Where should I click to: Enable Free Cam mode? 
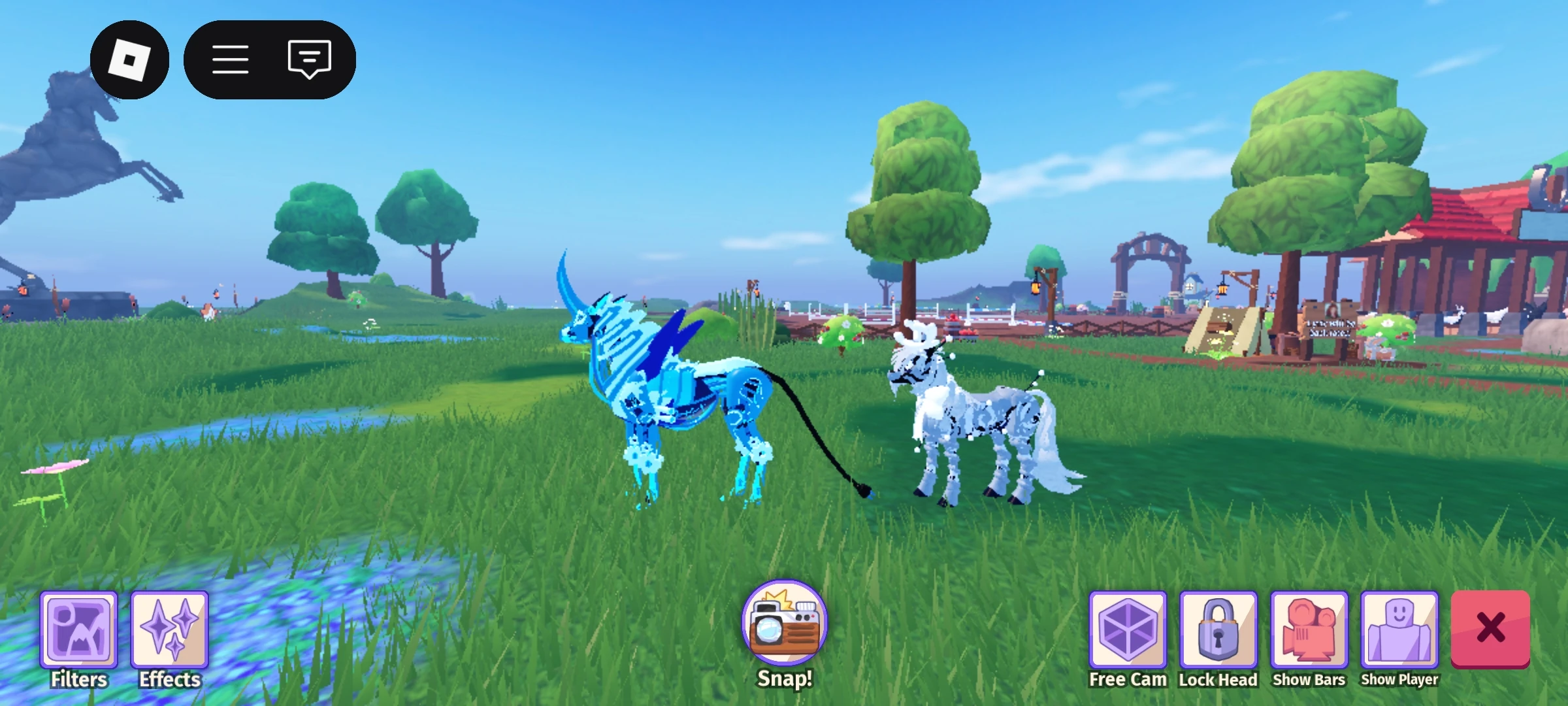tap(1128, 630)
